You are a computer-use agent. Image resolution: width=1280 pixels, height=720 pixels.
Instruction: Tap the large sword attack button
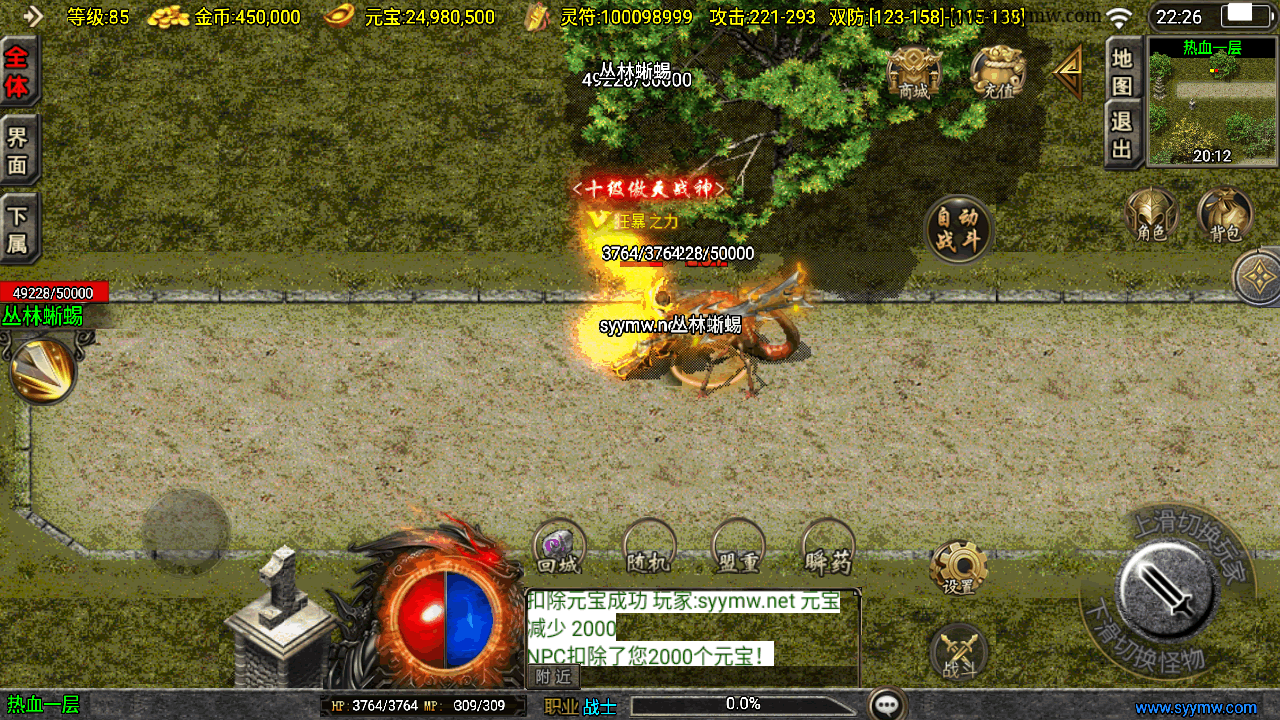[1166, 592]
